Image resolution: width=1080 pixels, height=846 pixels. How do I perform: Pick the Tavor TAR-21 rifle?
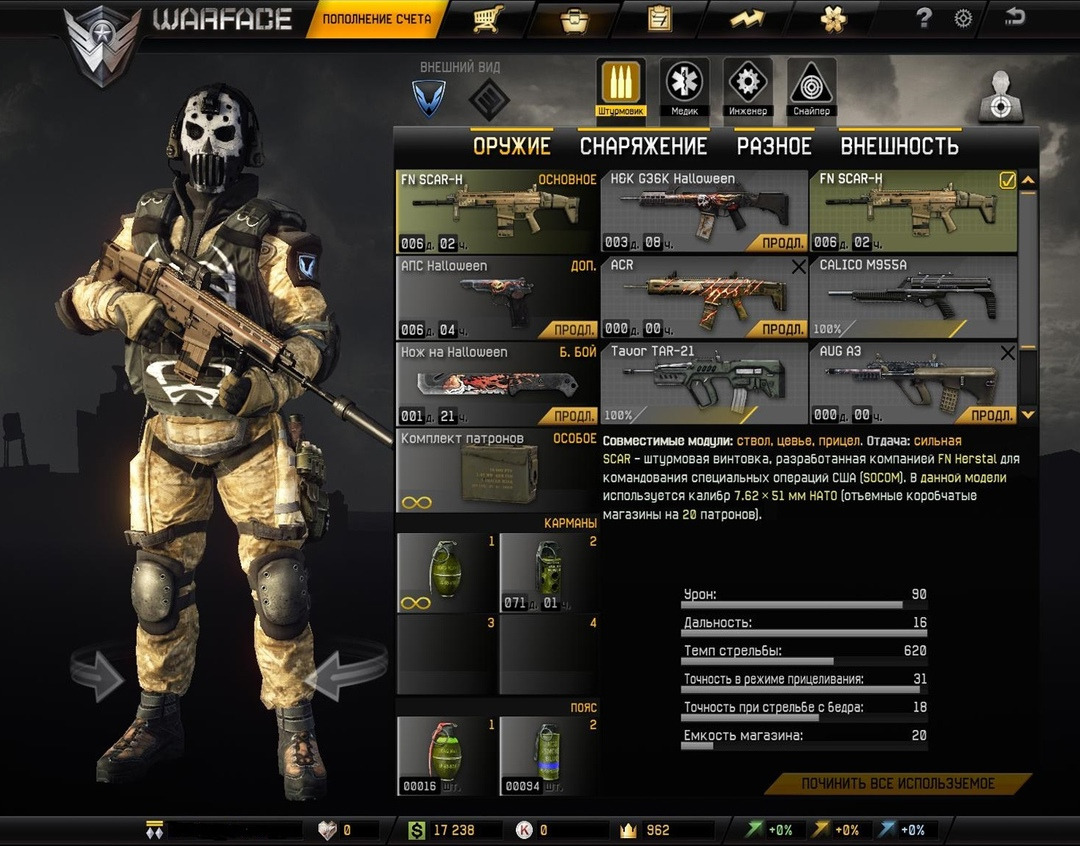704,383
